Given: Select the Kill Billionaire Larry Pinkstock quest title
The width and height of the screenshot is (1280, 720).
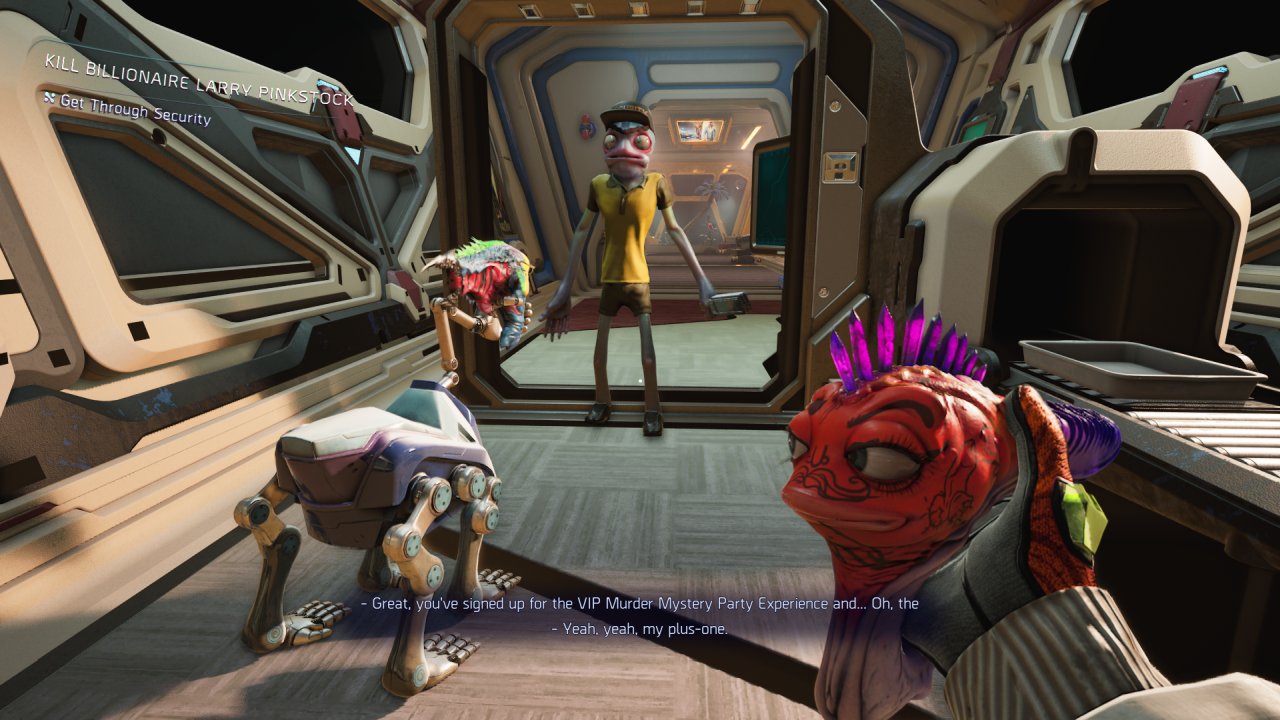Looking at the screenshot, I should pyautogui.click(x=199, y=81).
